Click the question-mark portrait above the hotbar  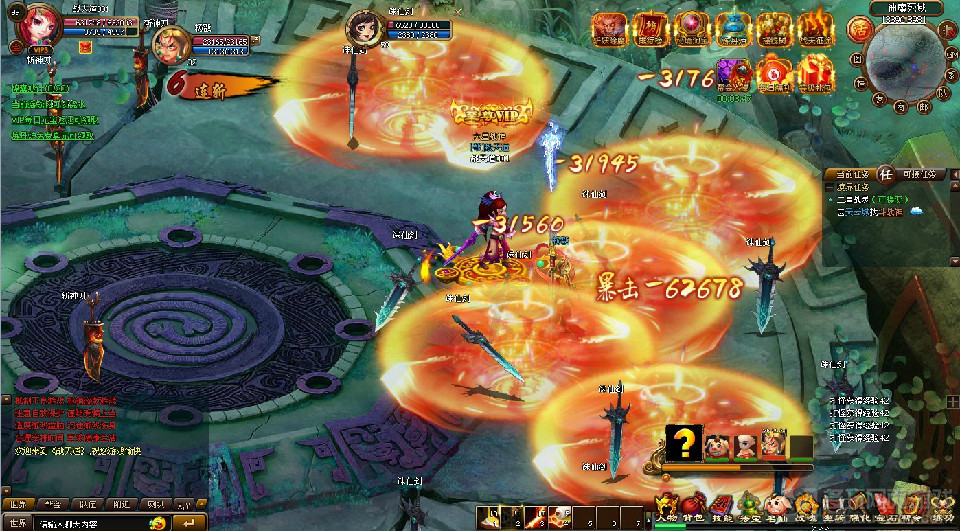[684, 445]
